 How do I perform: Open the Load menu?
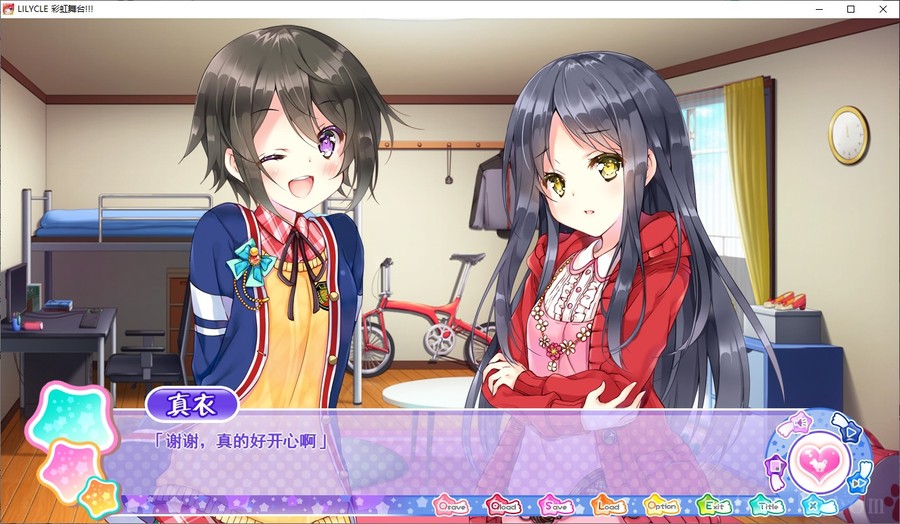608,506
